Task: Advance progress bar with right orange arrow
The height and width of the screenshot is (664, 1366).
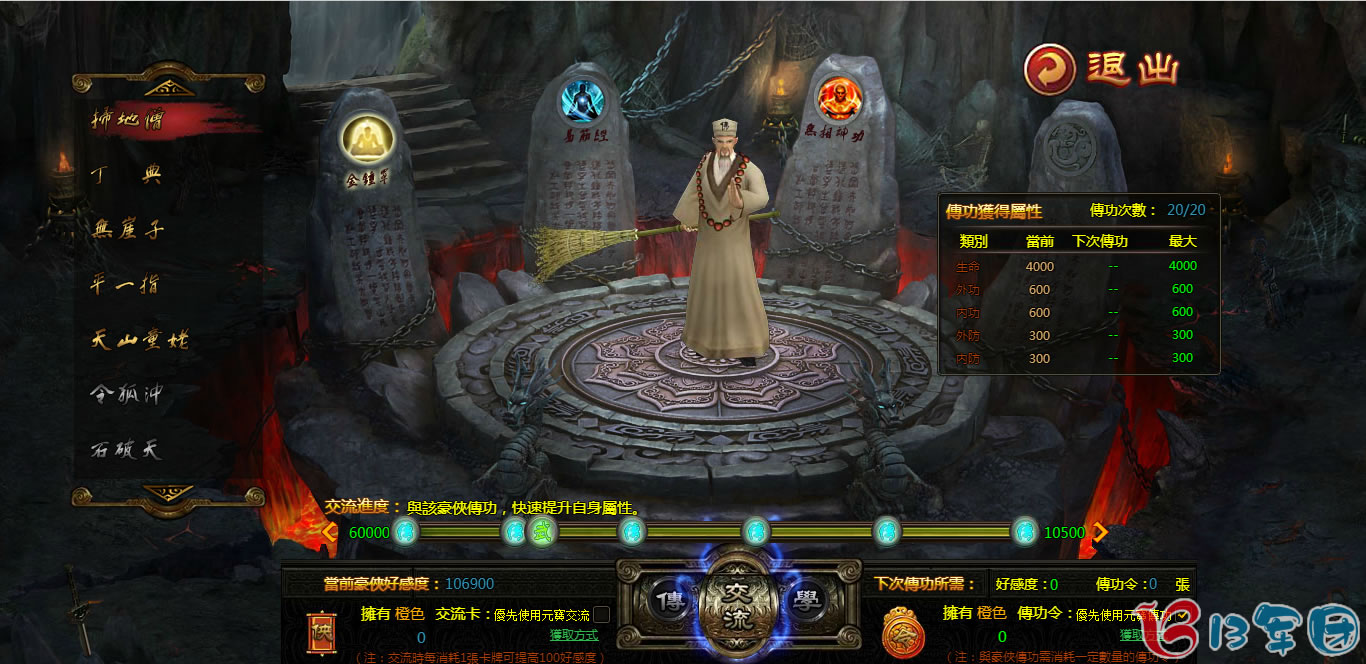Action: pos(1100,532)
